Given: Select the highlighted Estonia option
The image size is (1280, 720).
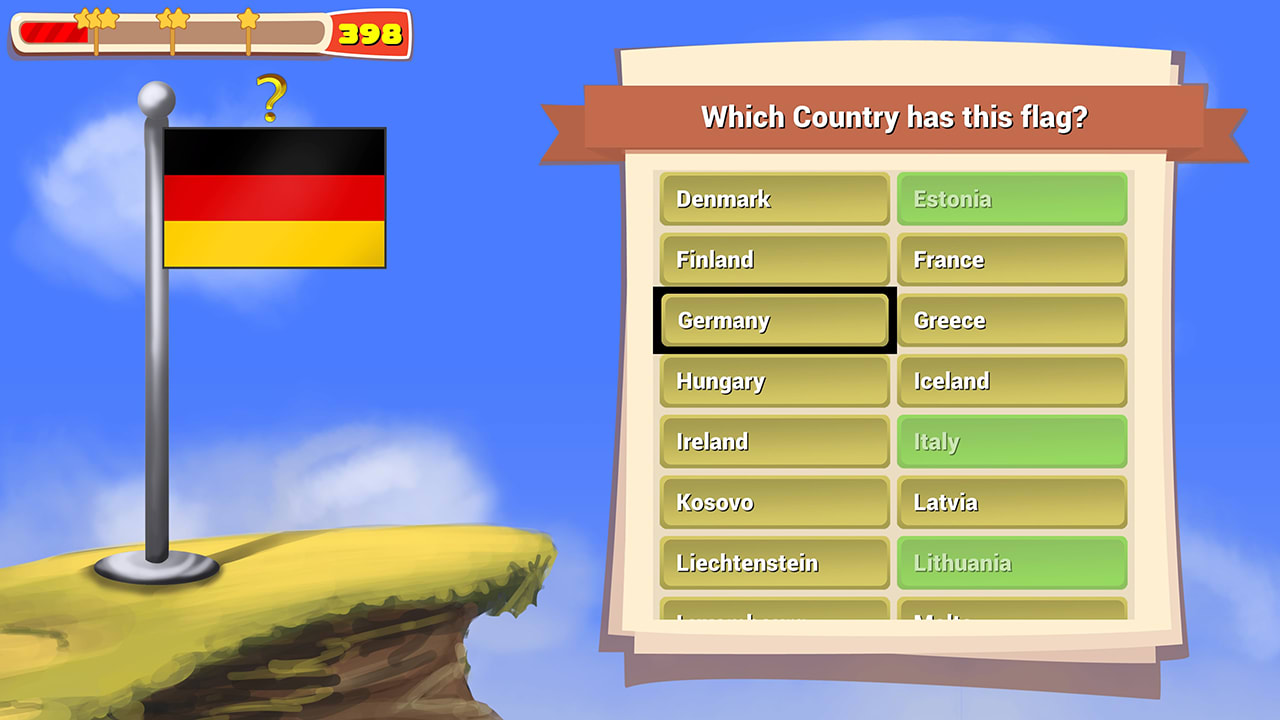Looking at the screenshot, I should [1012, 199].
